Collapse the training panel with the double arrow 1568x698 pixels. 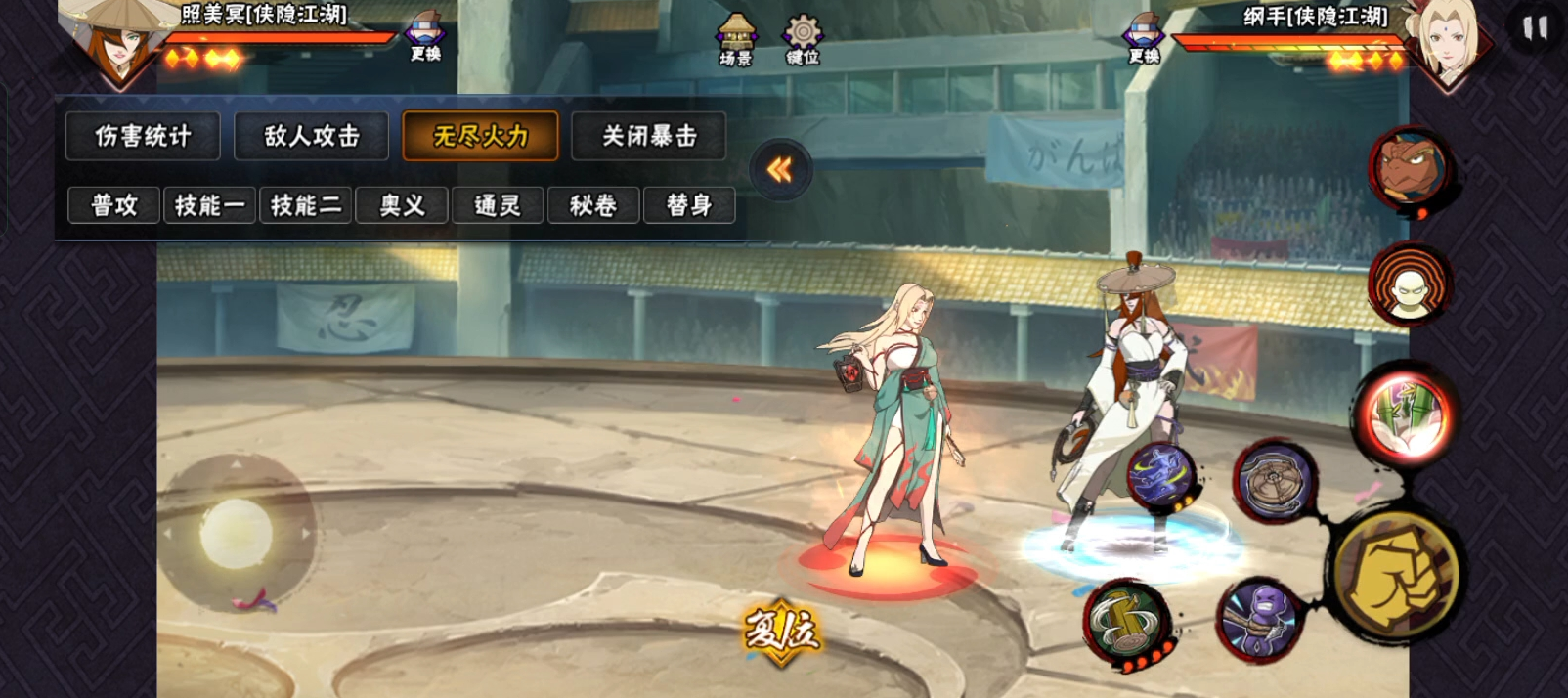click(780, 170)
